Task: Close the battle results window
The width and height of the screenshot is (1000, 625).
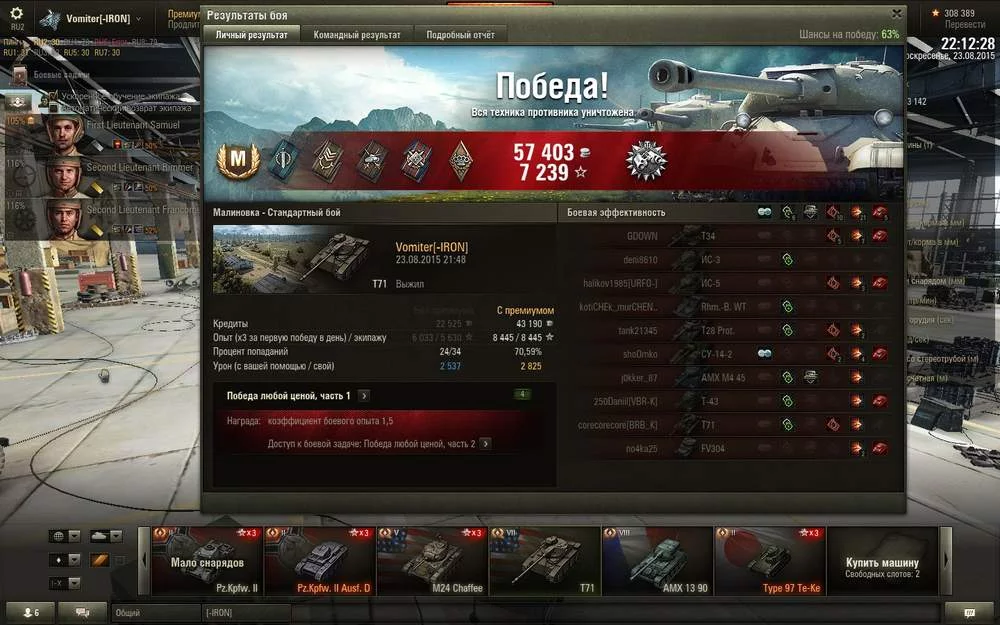Action: coord(896,14)
